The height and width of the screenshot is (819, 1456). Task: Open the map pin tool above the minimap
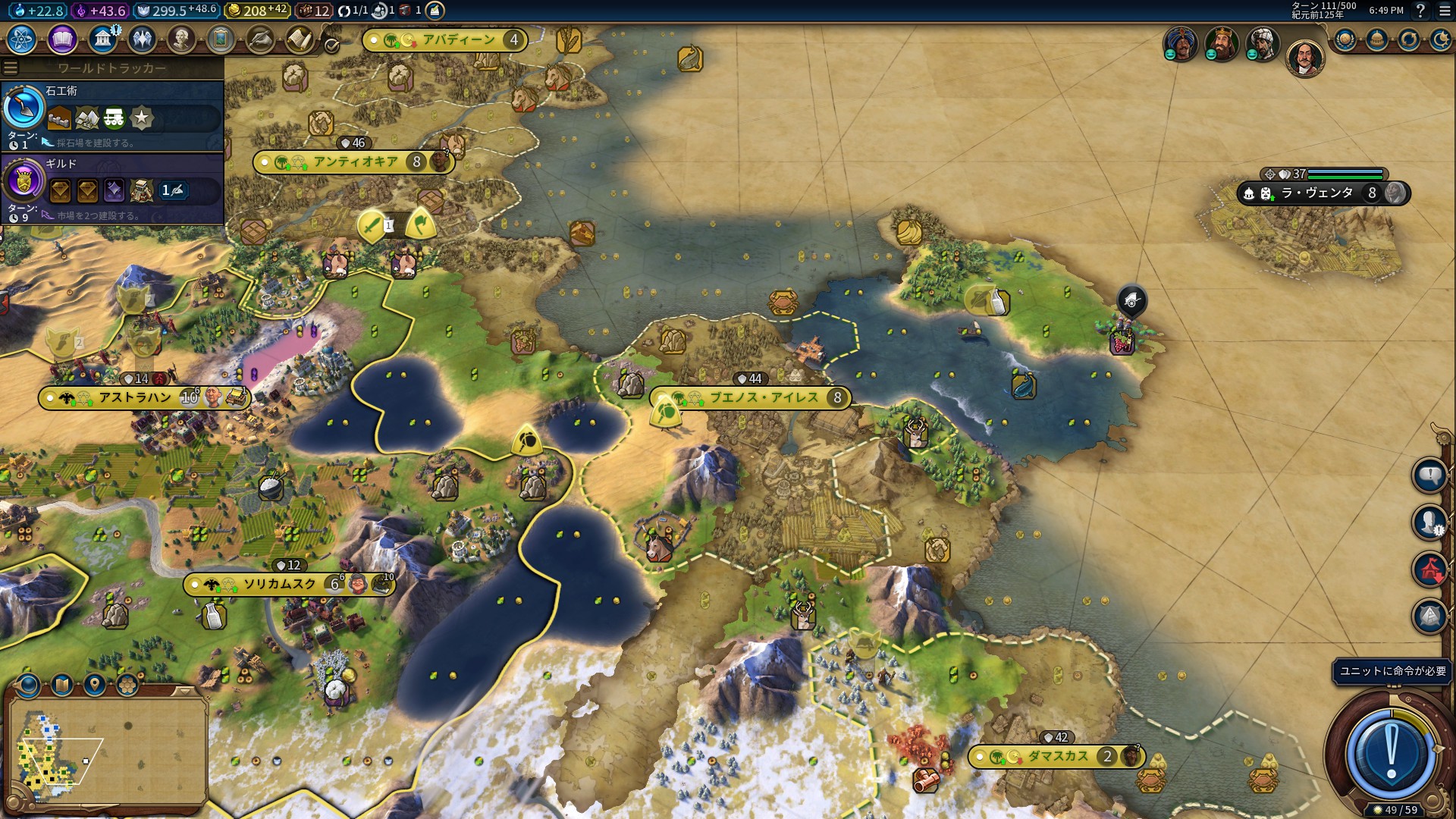95,686
